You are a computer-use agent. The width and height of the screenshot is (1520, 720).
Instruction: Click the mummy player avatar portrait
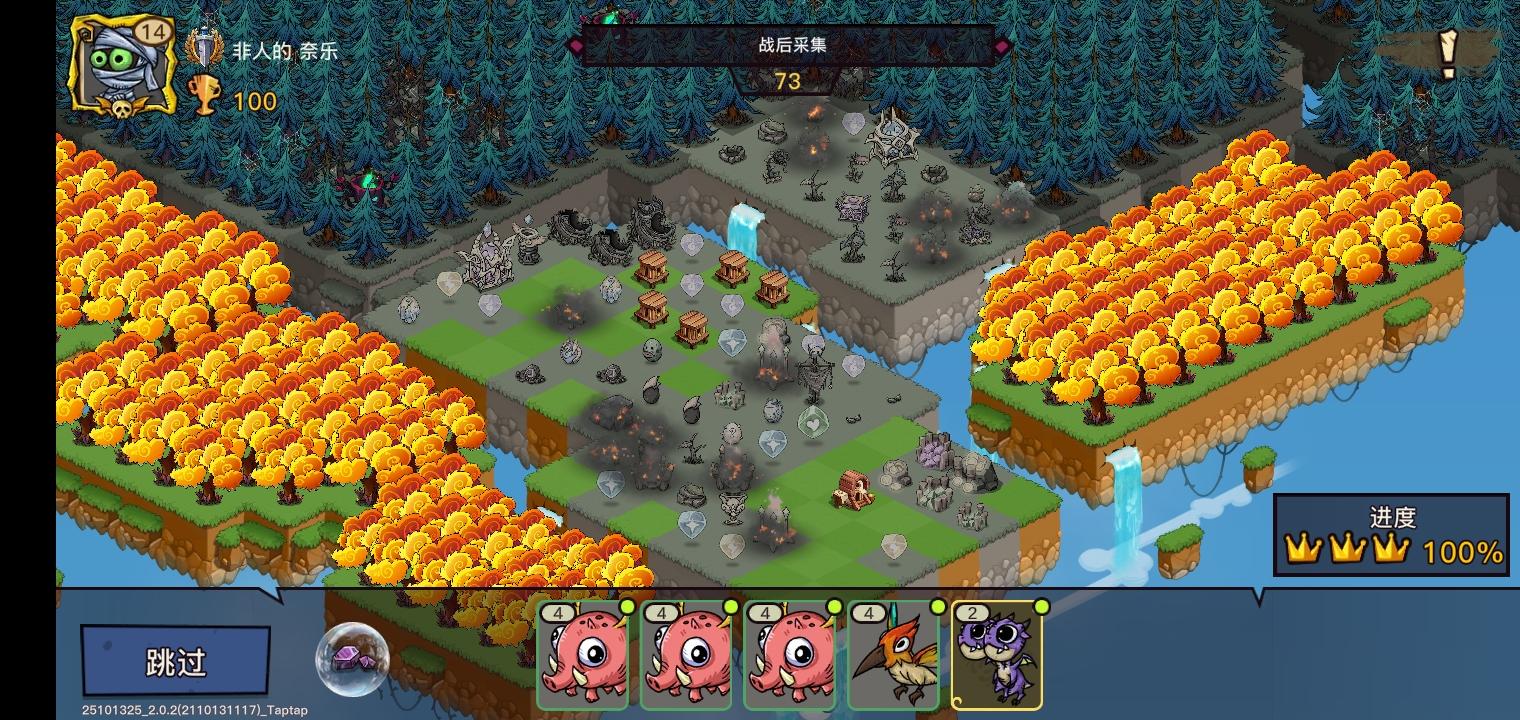tap(120, 70)
